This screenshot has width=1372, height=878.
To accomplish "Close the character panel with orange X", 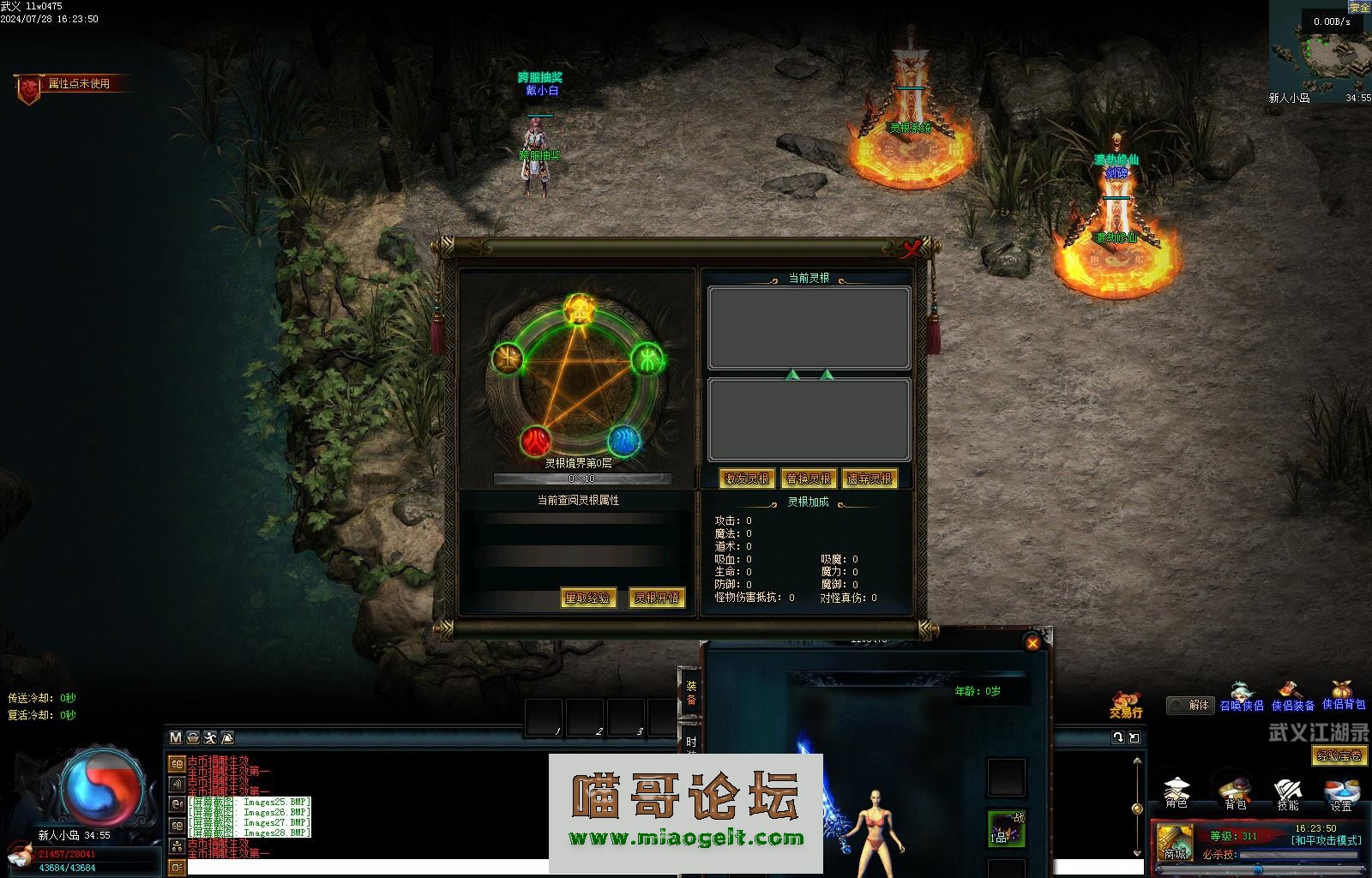I will point(1032,643).
